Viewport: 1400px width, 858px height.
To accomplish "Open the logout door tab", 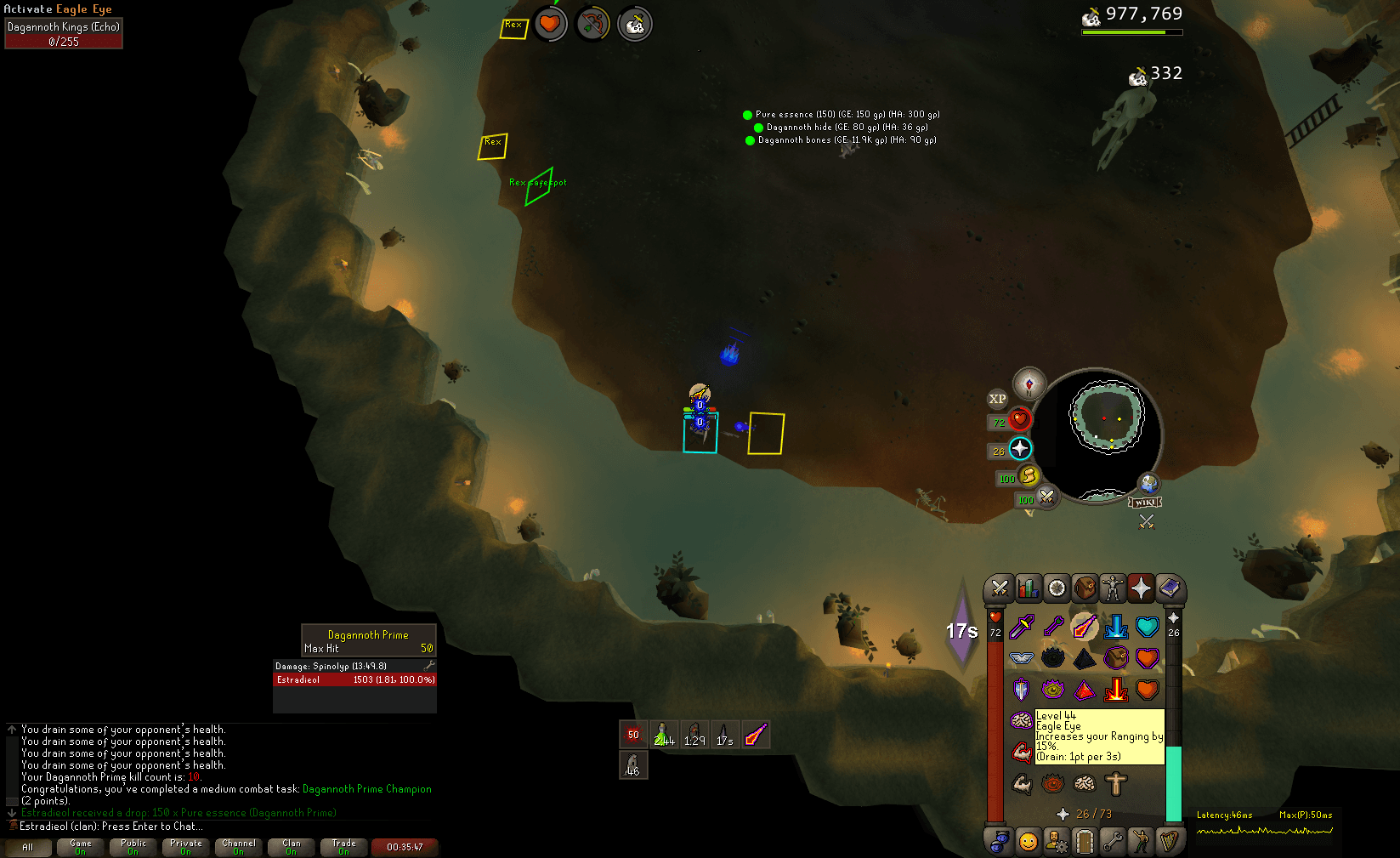I will [x=1085, y=842].
